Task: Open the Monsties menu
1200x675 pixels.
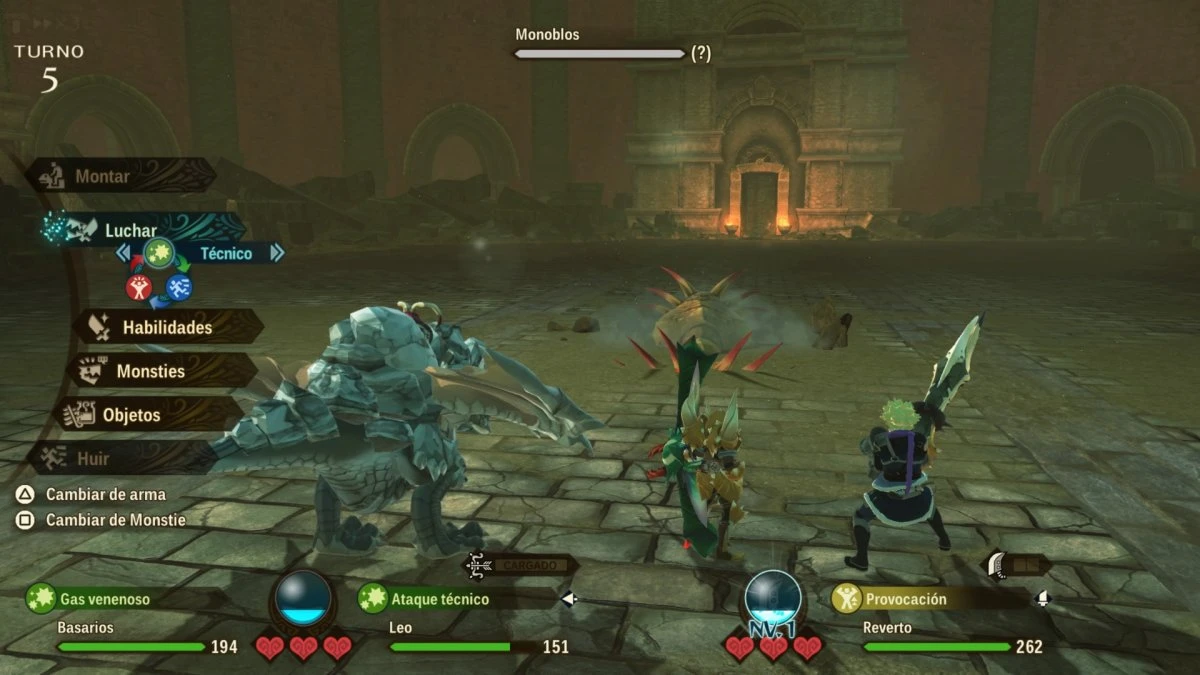Action: [150, 371]
